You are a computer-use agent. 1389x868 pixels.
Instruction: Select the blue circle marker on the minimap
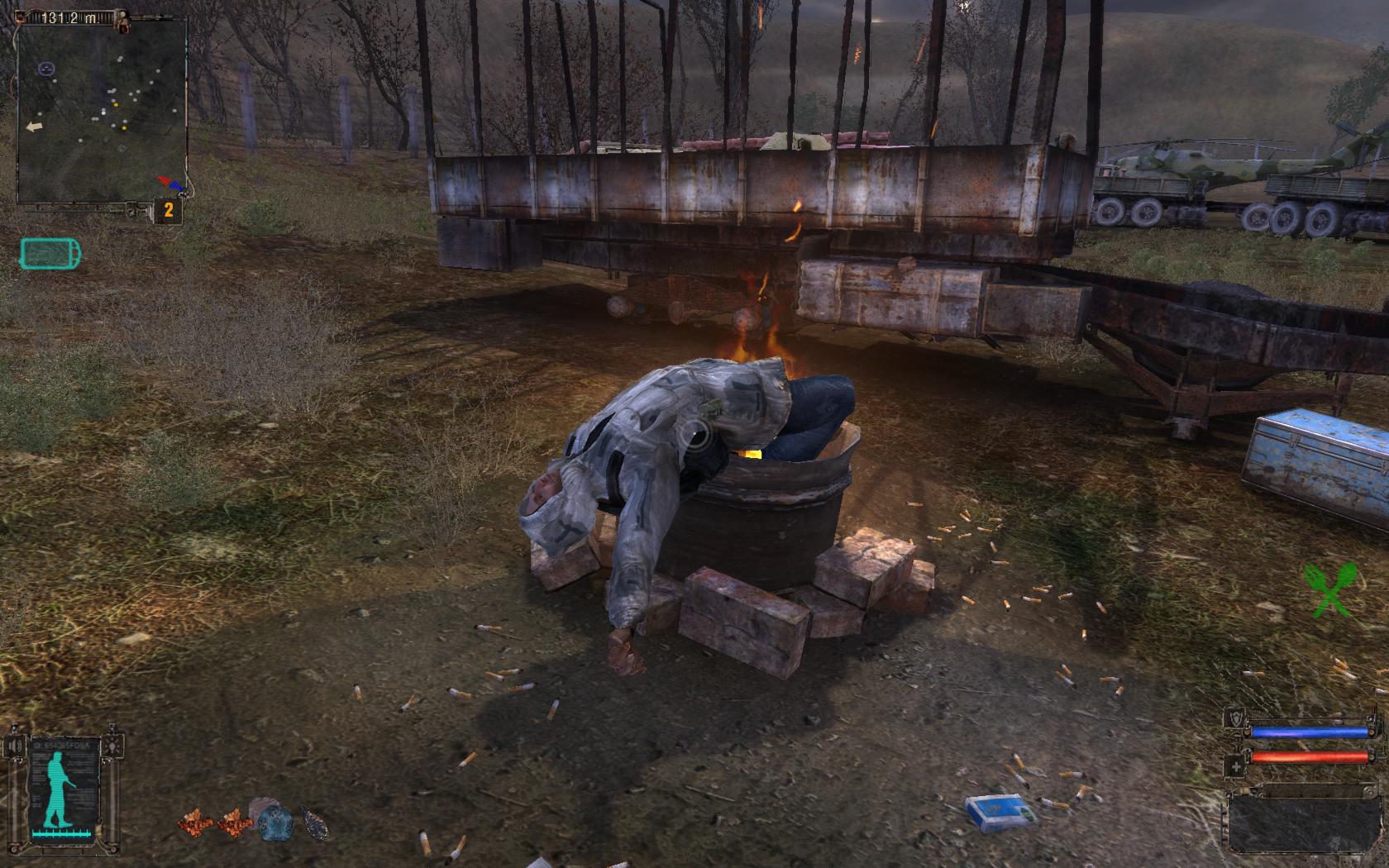[45, 69]
